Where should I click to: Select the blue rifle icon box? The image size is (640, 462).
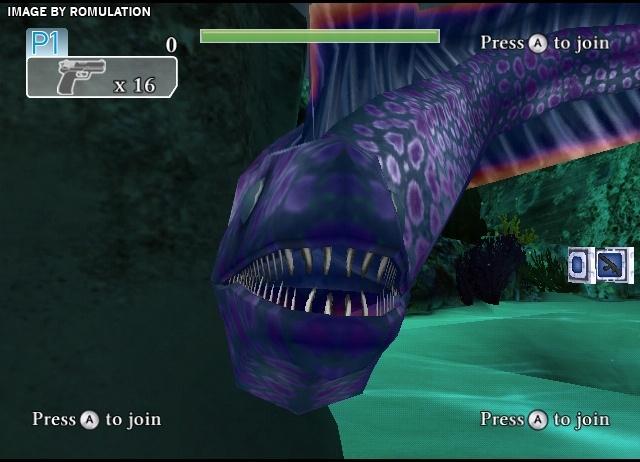coord(609,265)
